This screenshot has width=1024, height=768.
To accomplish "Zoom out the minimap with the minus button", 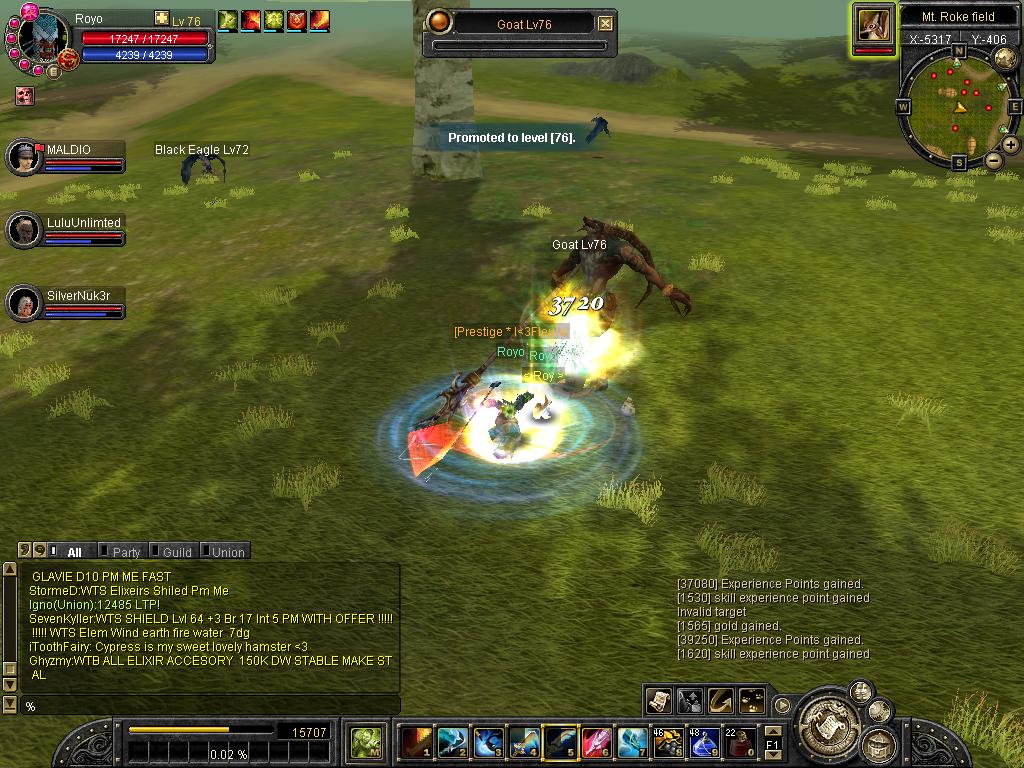I will click(994, 160).
